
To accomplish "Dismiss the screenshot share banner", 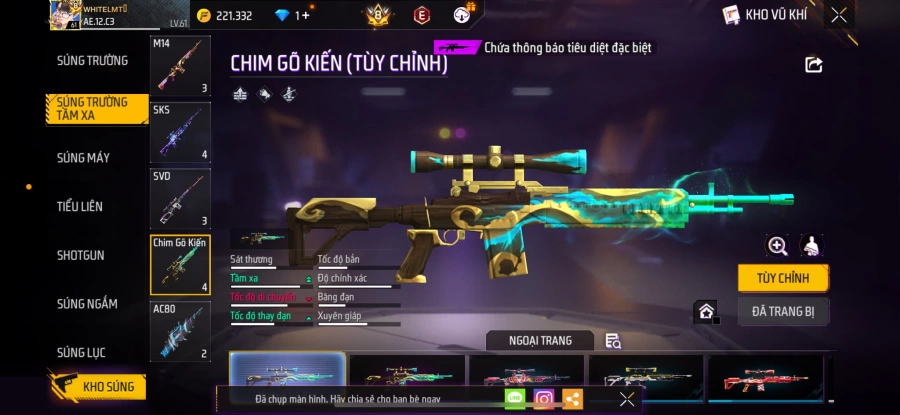I will 627,399.
